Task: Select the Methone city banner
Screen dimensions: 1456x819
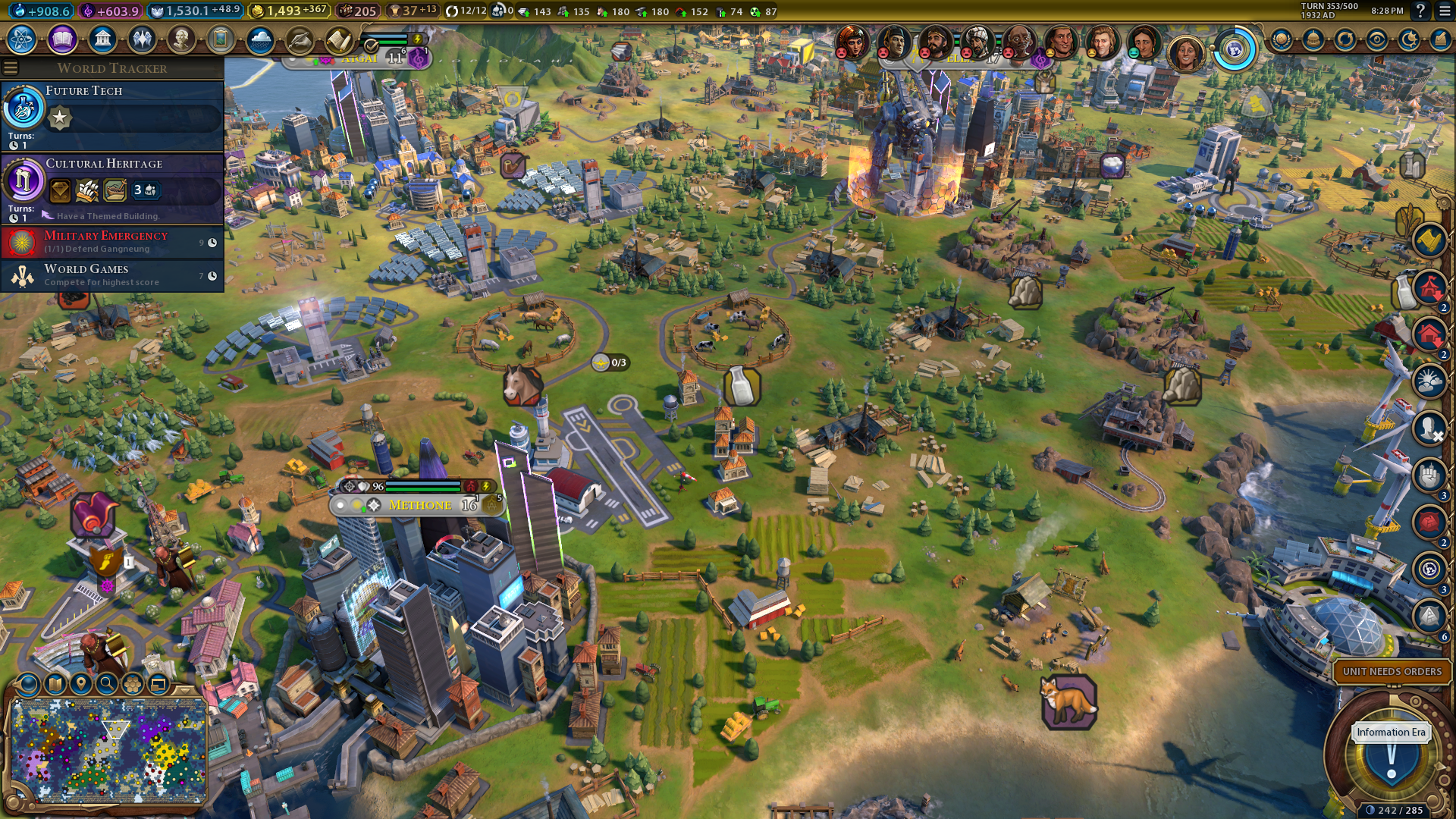Action: (x=419, y=505)
